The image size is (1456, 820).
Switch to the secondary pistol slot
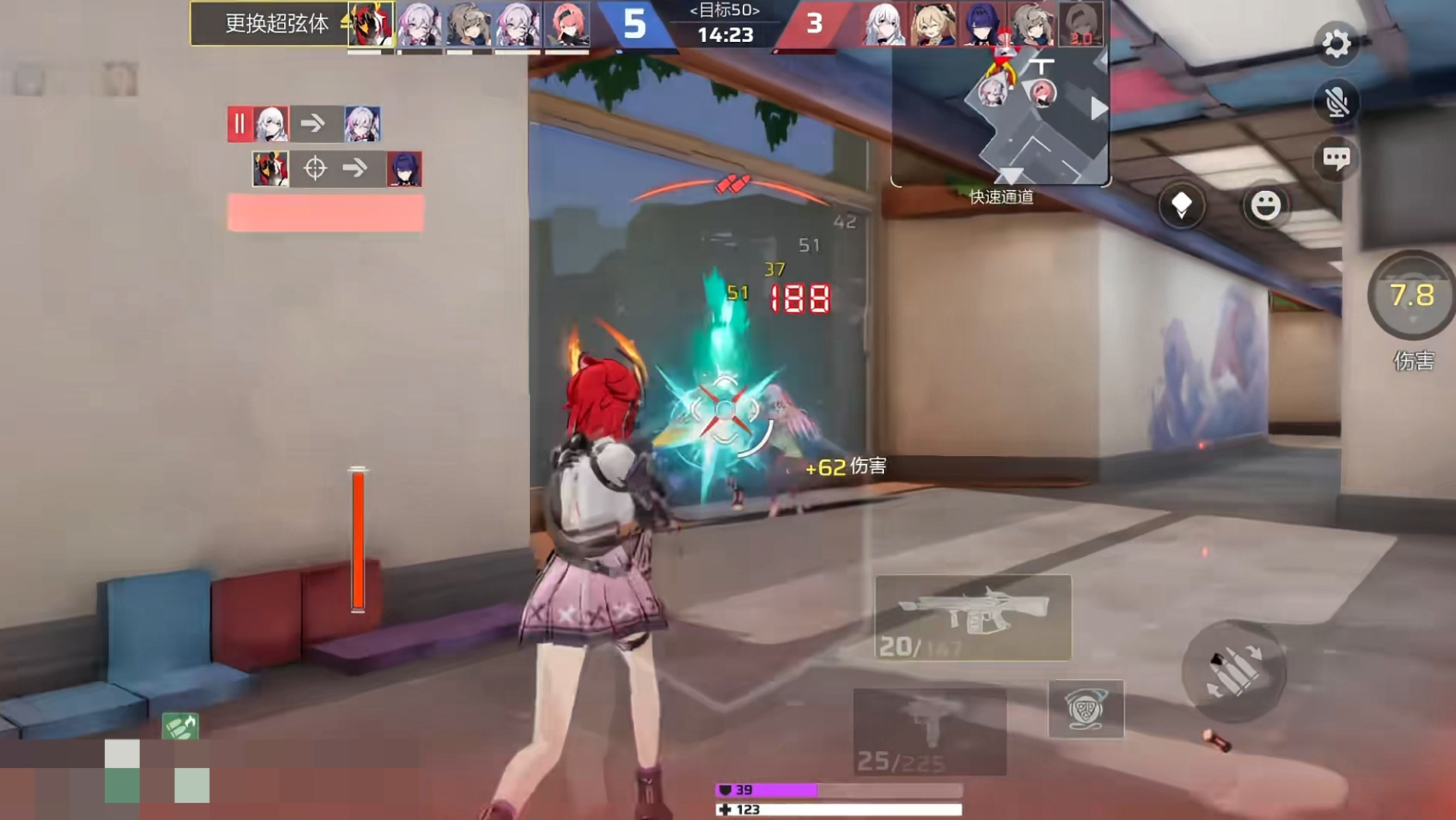click(x=929, y=731)
